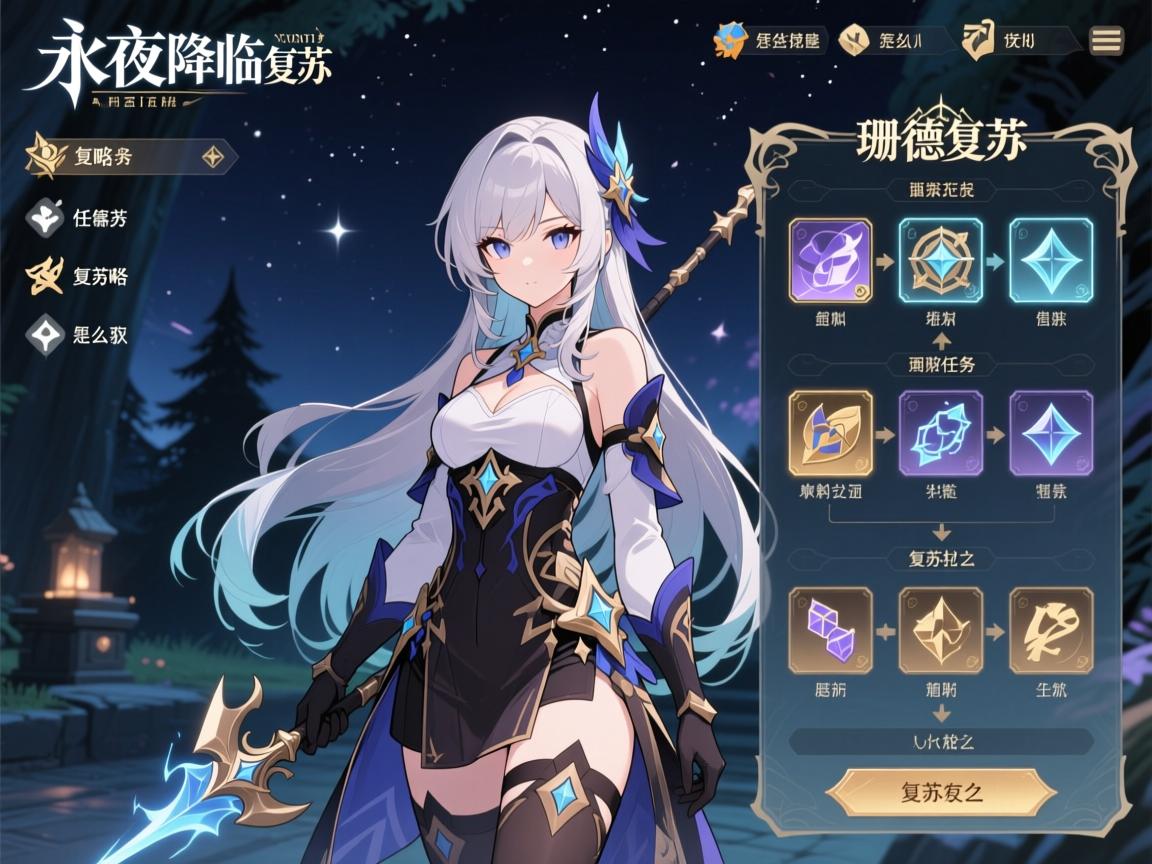Image resolution: width=1152 pixels, height=864 pixels.
Task: Open the hamburger menu button
Action: (1106, 40)
